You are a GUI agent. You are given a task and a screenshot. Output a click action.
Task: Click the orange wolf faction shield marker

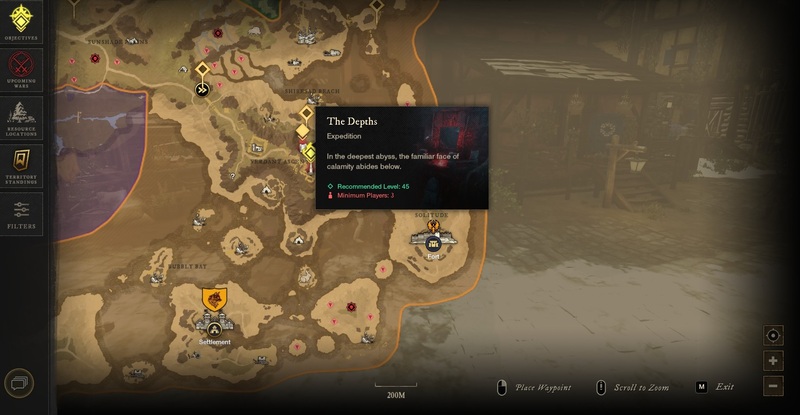click(x=214, y=299)
